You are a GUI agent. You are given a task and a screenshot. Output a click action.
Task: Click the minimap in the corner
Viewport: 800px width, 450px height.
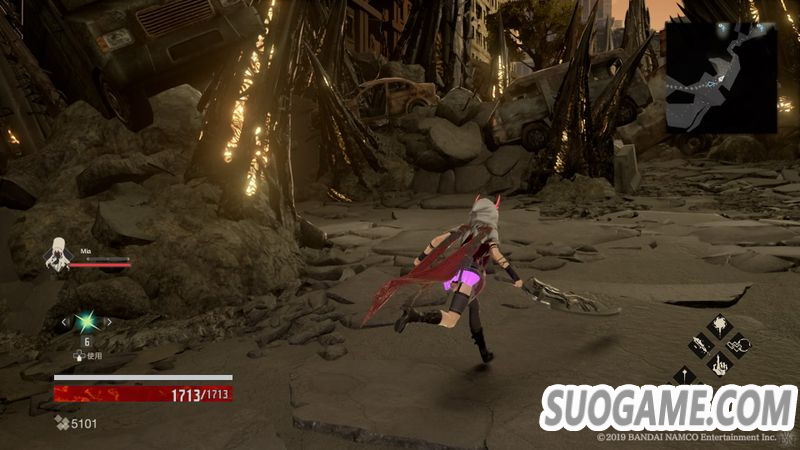pyautogui.click(x=721, y=78)
